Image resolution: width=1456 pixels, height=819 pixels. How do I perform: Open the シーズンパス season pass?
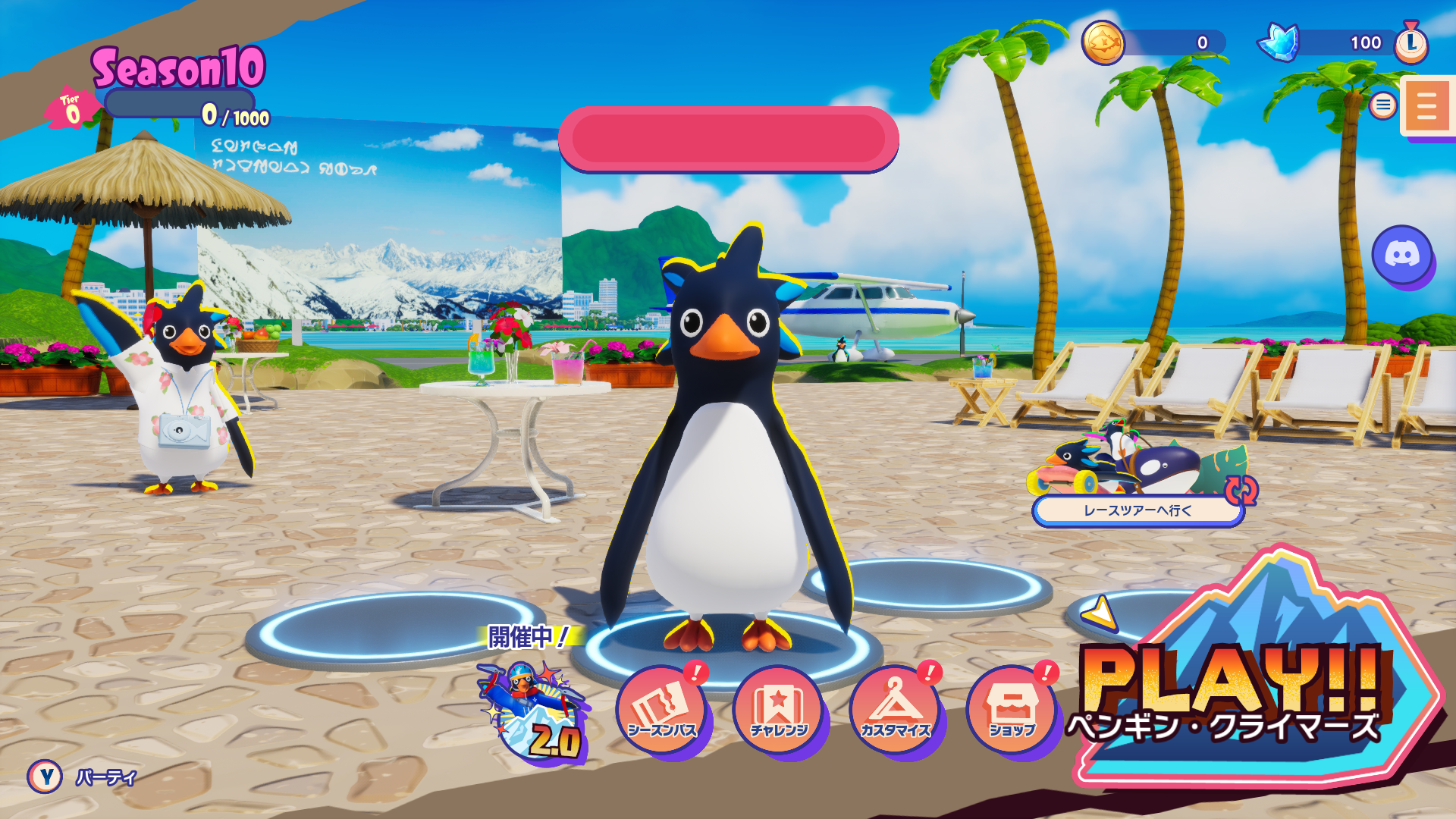click(x=662, y=709)
